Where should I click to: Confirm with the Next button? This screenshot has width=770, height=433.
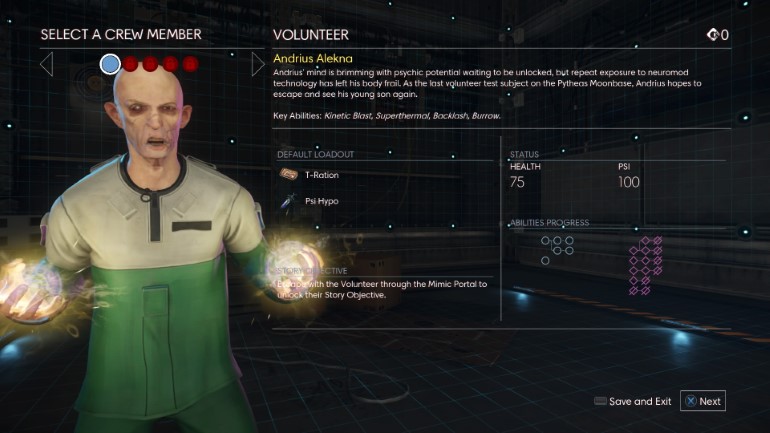(x=702, y=401)
